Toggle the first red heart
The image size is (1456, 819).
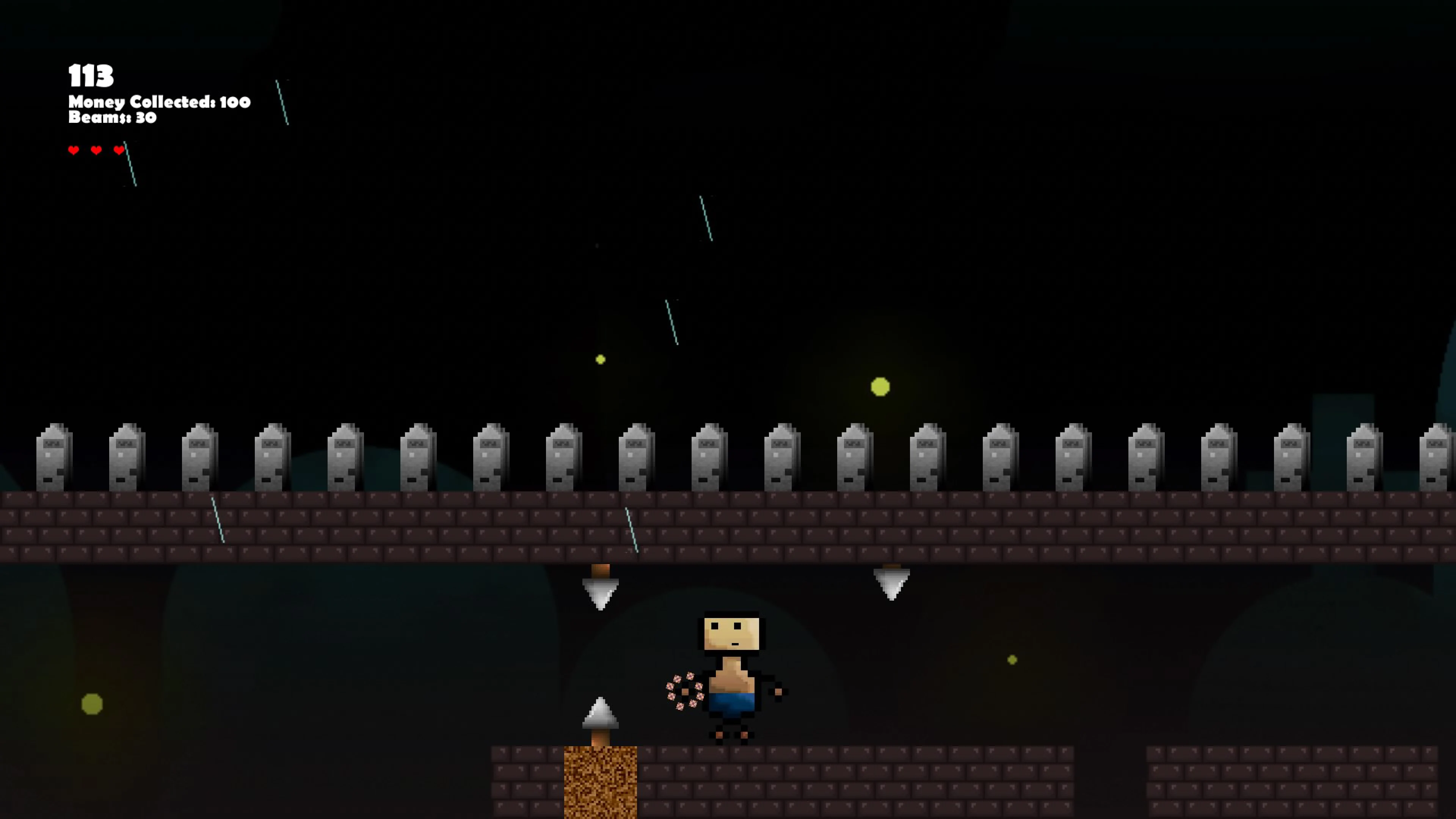tap(74, 151)
